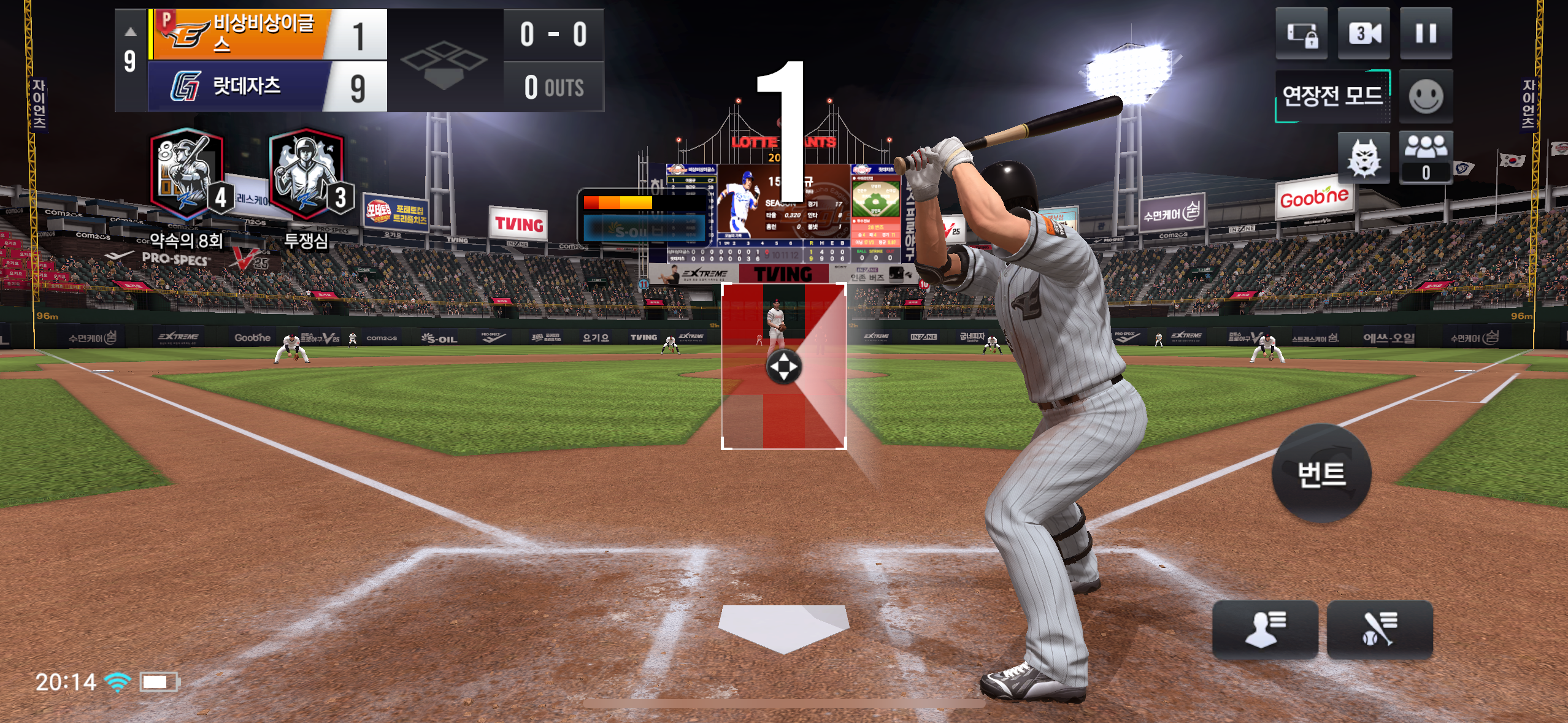The image size is (1568, 723).
Task: Select 연장전 모드 label
Action: [1332, 96]
